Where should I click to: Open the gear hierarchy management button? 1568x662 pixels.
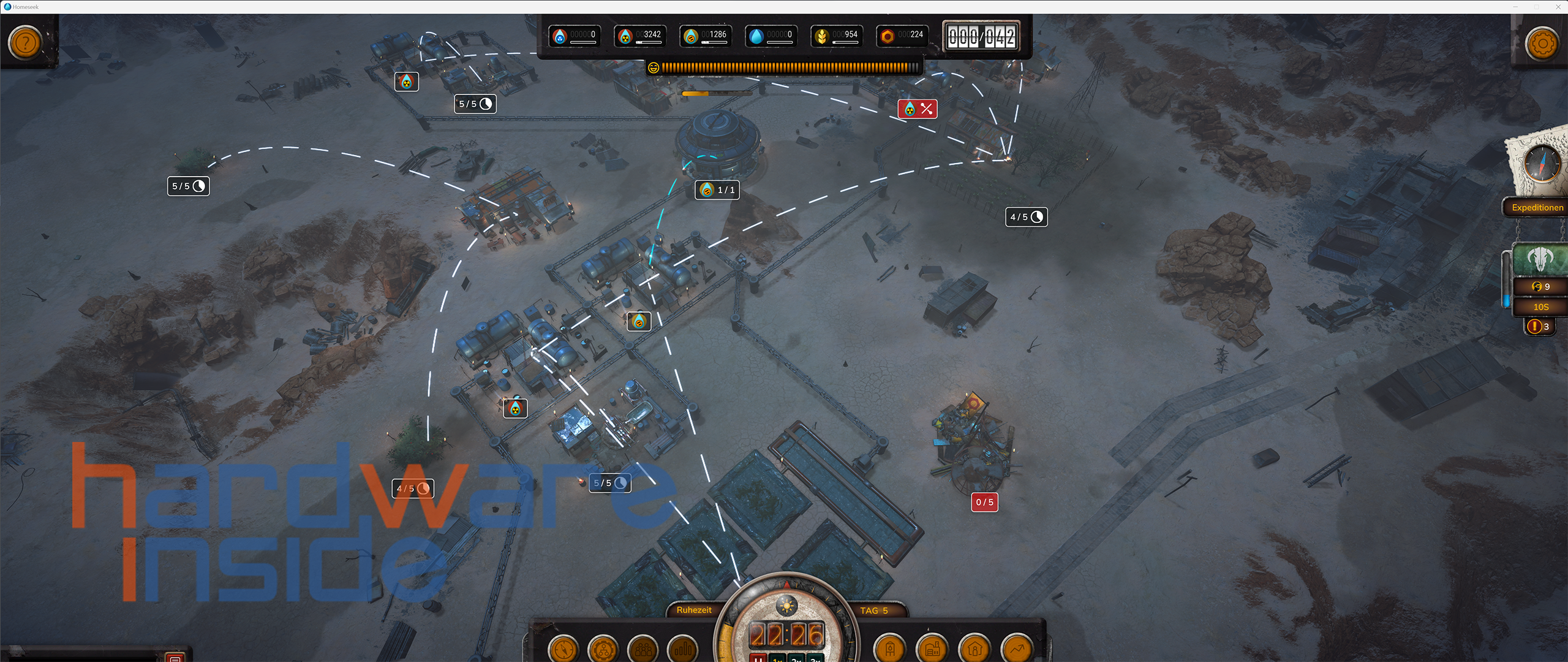(x=603, y=649)
